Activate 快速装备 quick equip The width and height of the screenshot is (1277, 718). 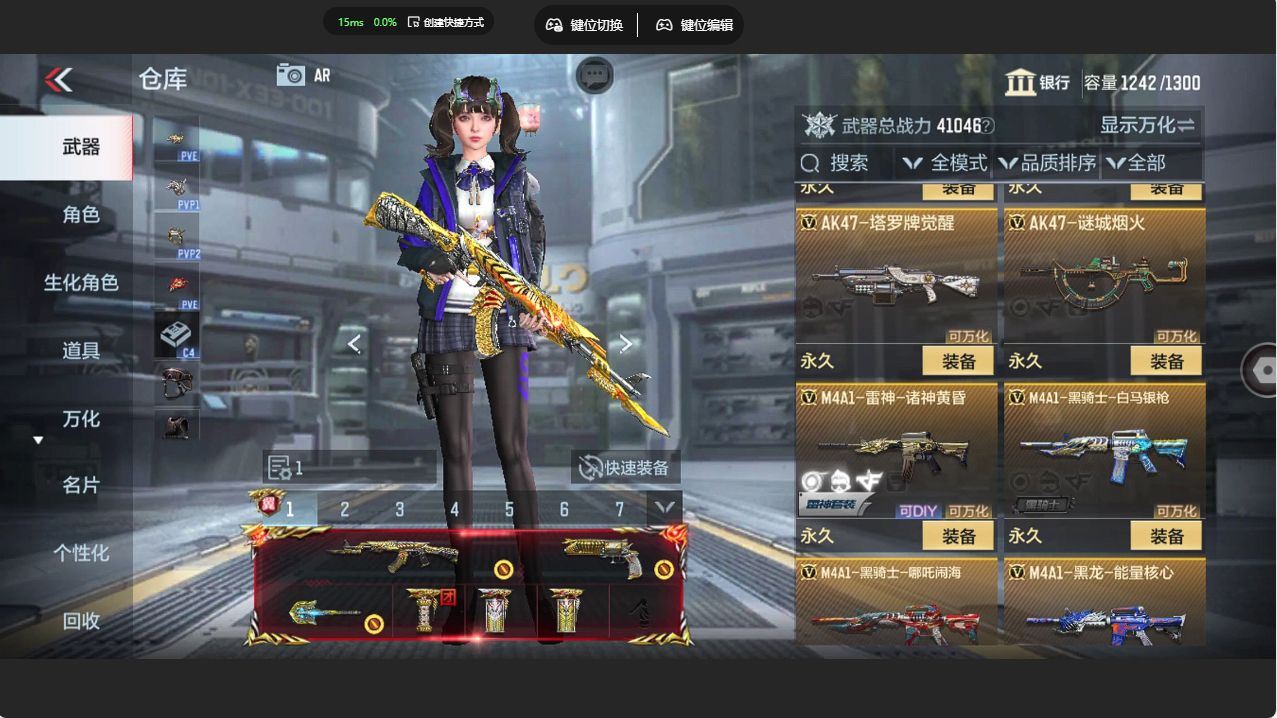pyautogui.click(x=626, y=467)
